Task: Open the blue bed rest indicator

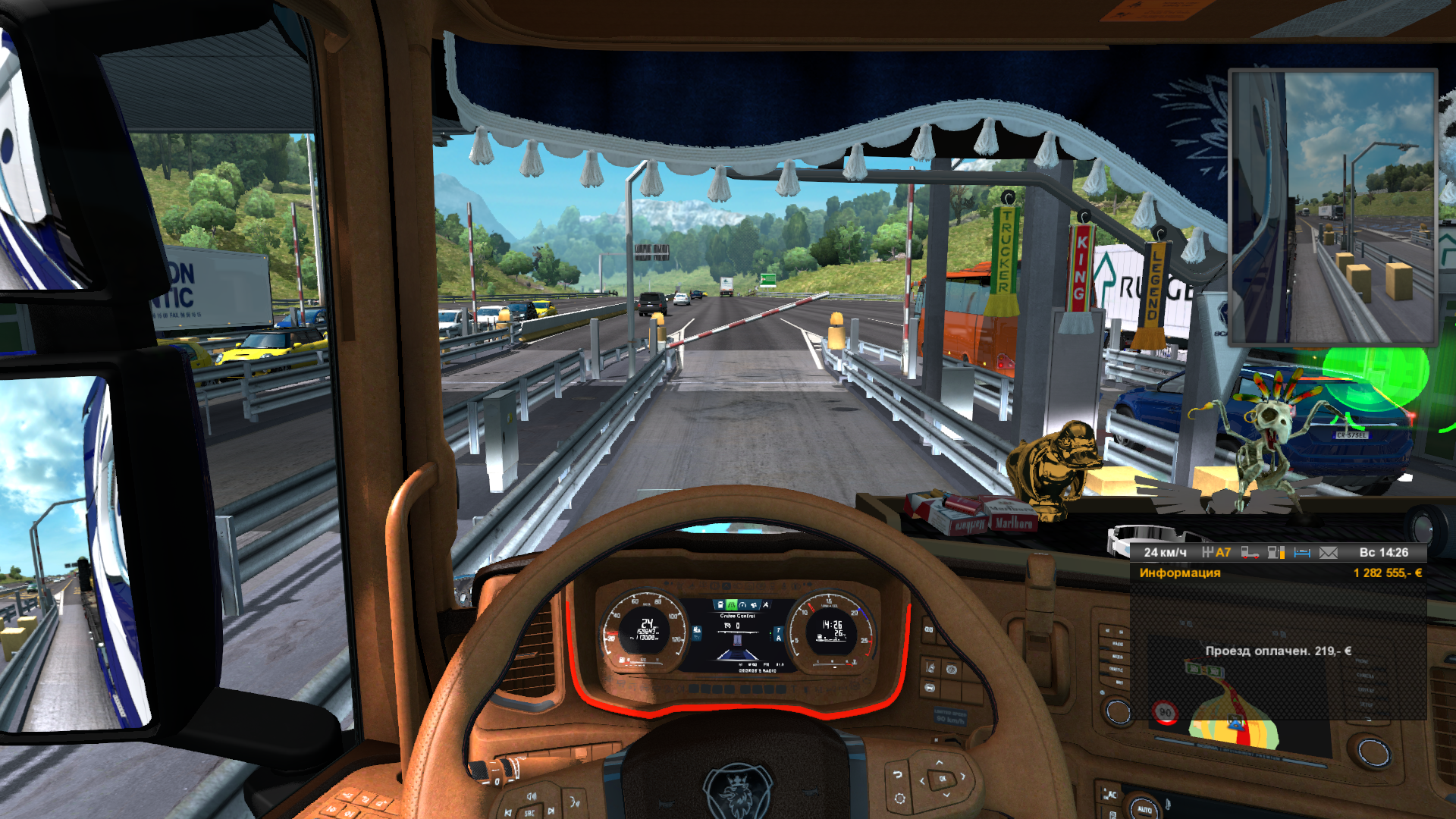Action: [1302, 553]
